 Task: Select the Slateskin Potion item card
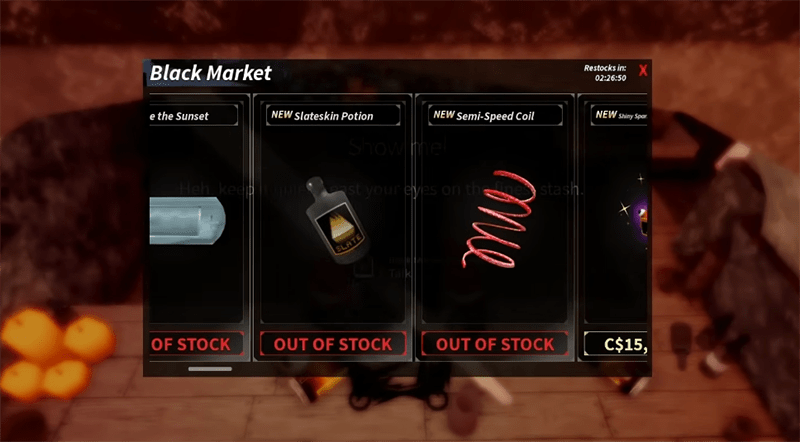(x=333, y=215)
